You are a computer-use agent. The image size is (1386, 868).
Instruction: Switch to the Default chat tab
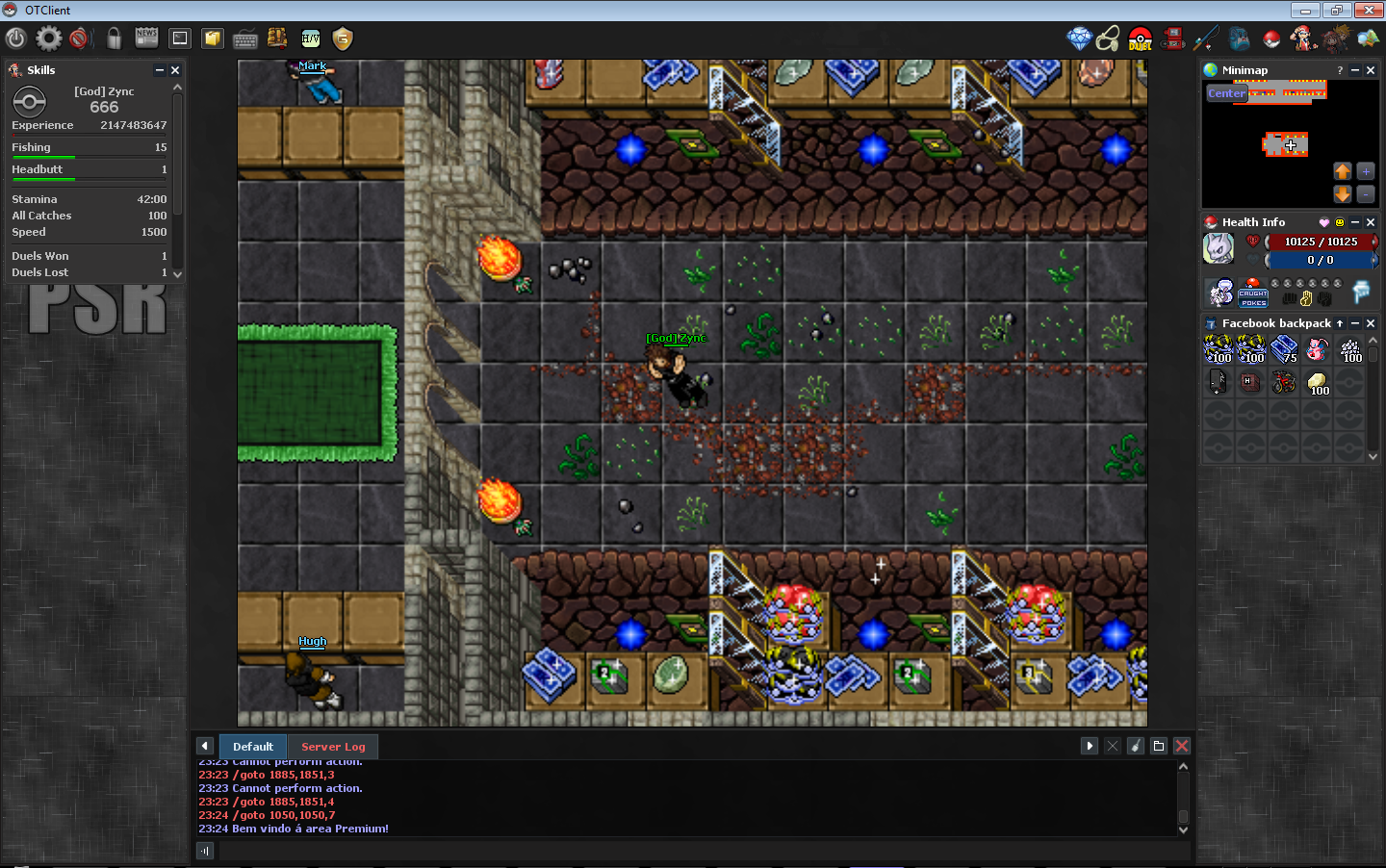(x=253, y=747)
